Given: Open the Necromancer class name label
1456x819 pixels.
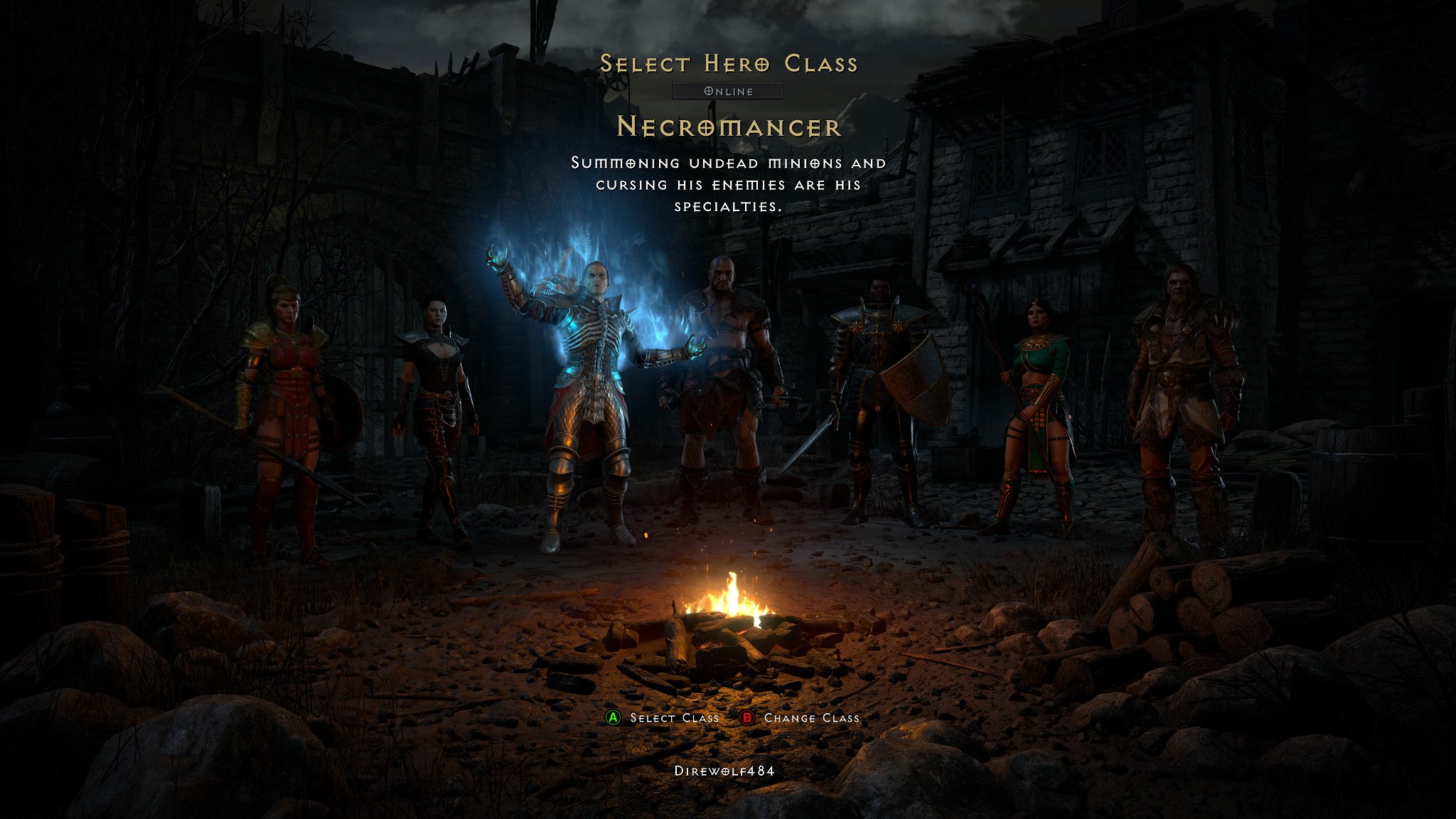Looking at the screenshot, I should pyautogui.click(x=728, y=129).
